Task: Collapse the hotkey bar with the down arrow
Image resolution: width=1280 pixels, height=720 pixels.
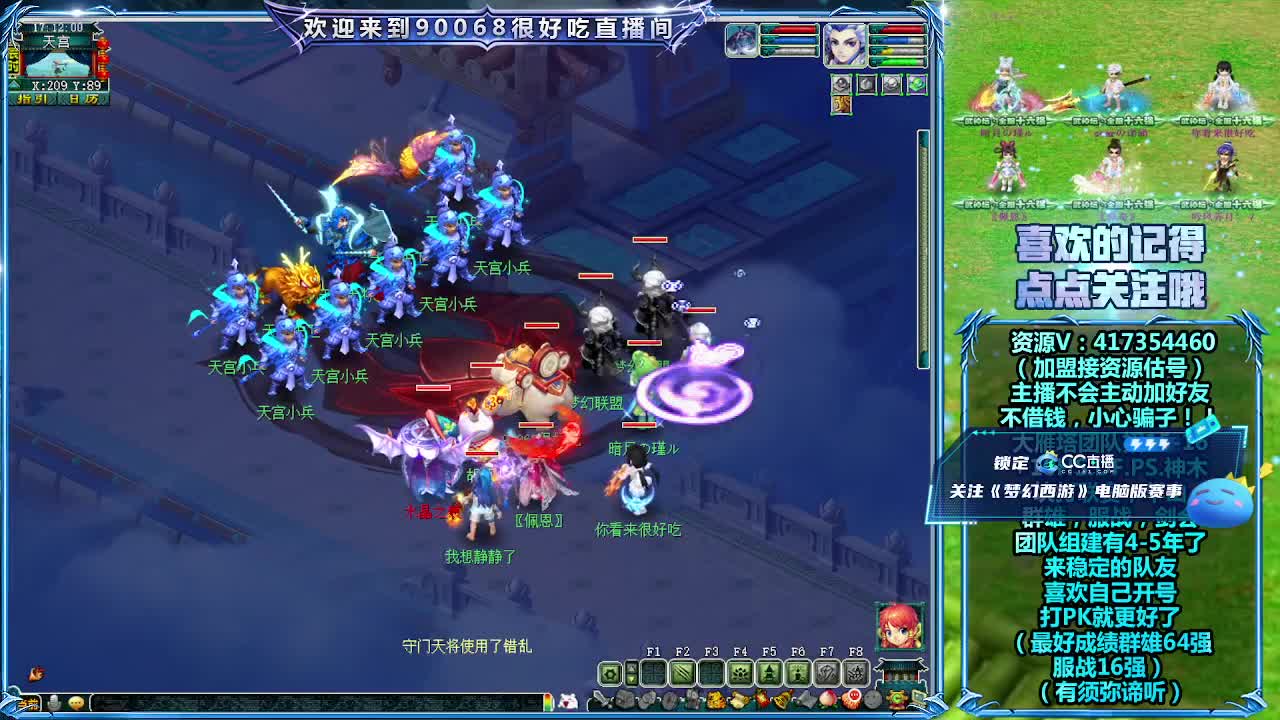Action: pyautogui.click(x=631, y=678)
